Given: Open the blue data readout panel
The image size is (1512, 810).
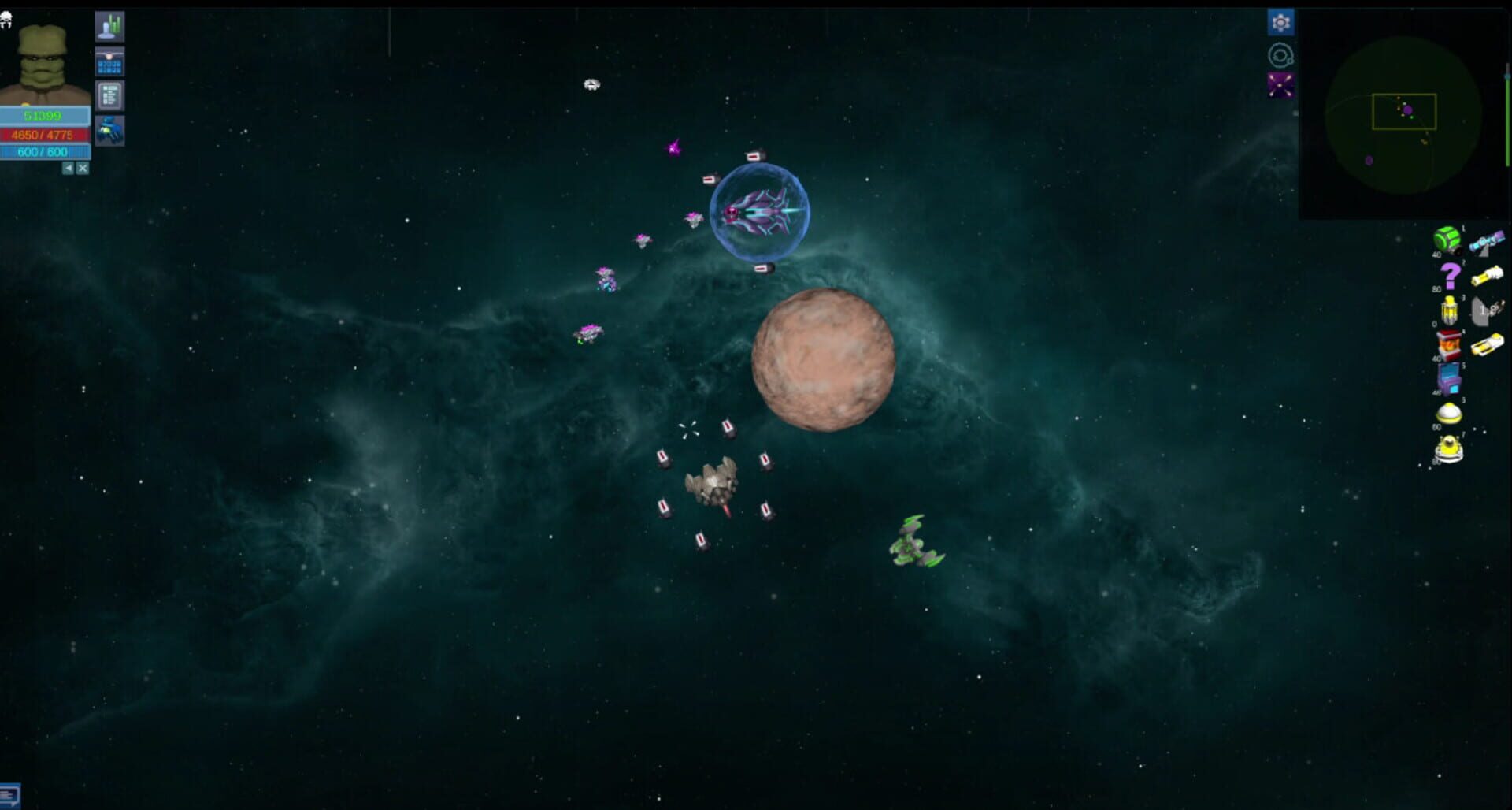Looking at the screenshot, I should pyautogui.click(x=109, y=61).
